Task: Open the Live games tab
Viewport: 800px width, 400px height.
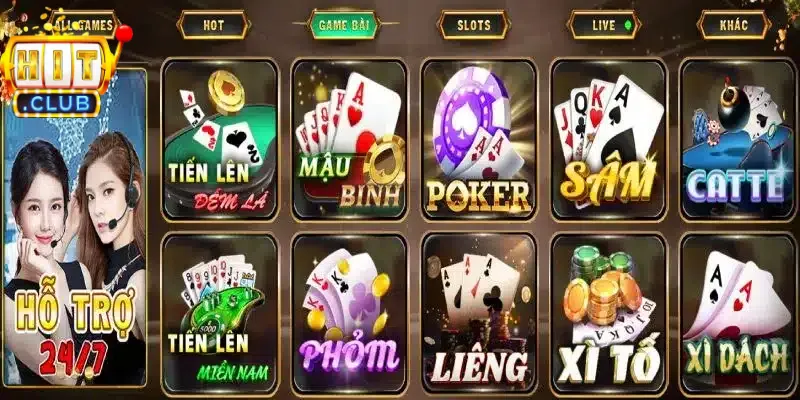Action: (x=602, y=24)
